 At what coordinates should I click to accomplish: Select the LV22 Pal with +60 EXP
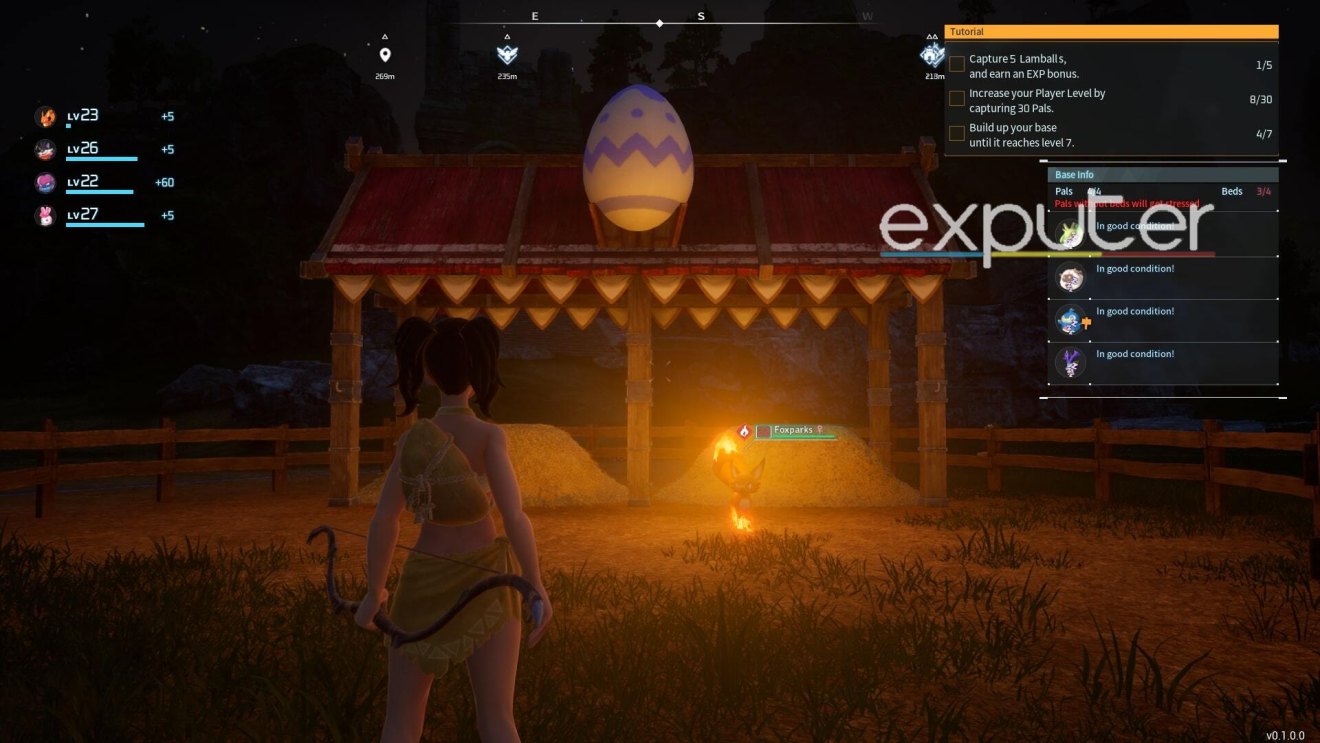coord(45,181)
